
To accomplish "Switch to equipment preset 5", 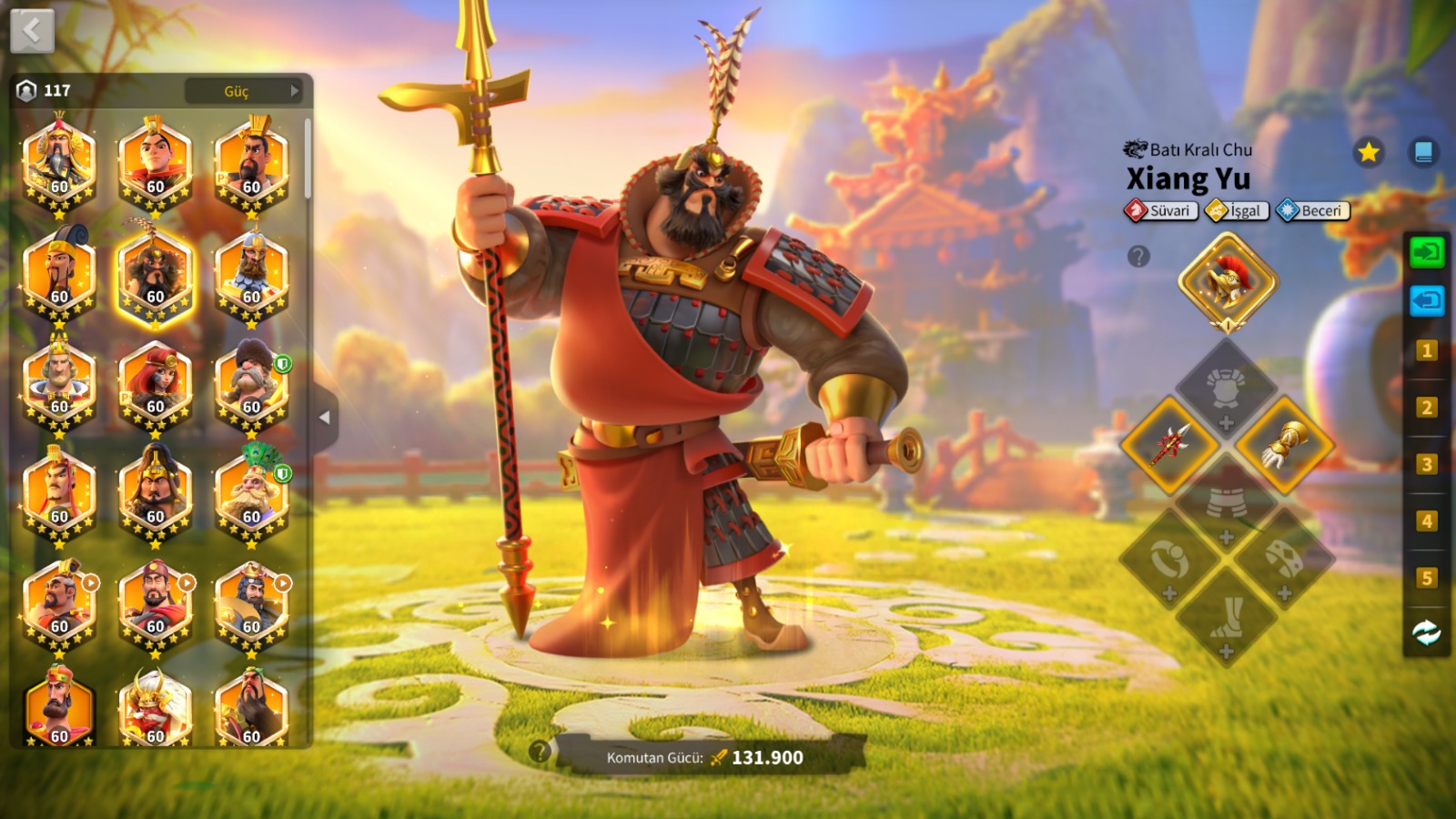I will coord(1426,578).
